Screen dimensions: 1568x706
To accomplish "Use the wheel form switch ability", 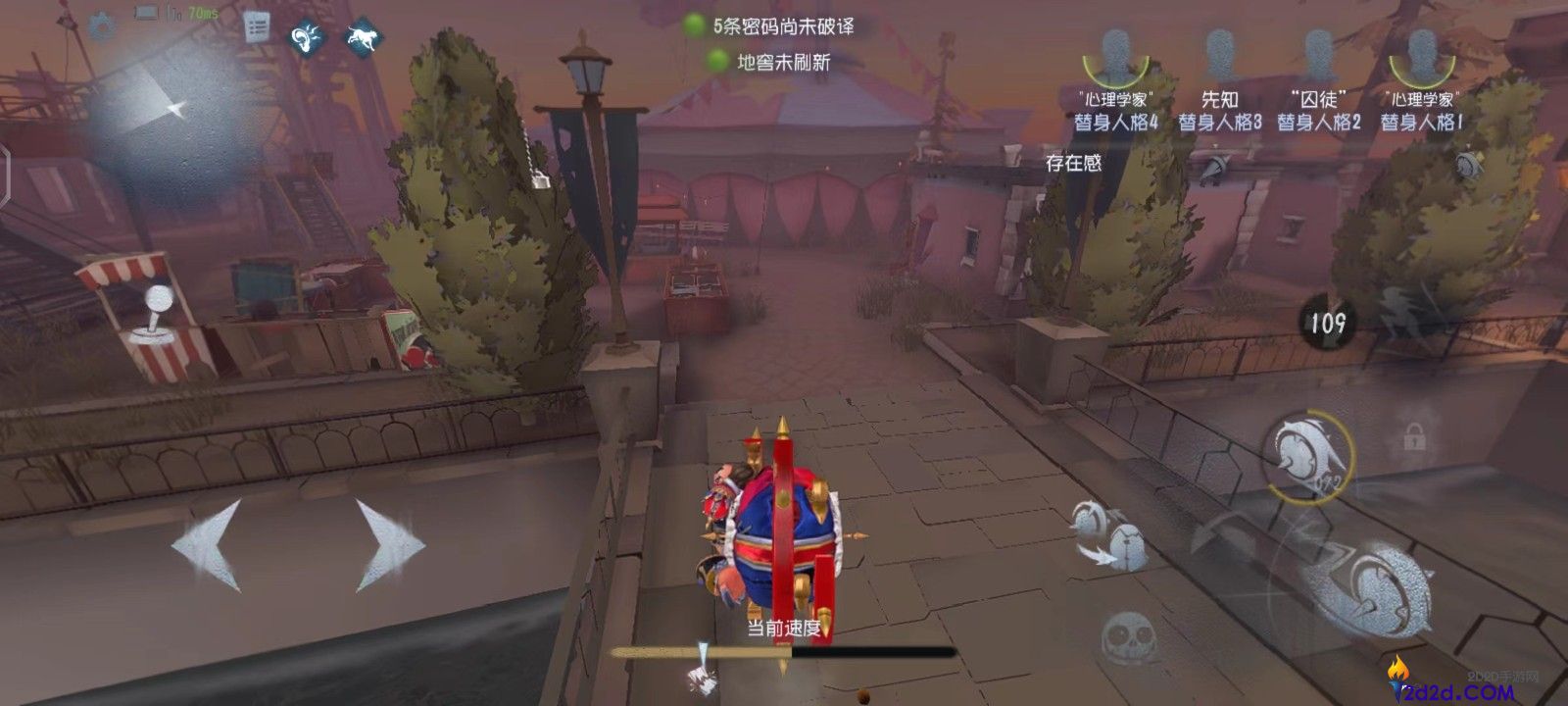I will click(1109, 535).
